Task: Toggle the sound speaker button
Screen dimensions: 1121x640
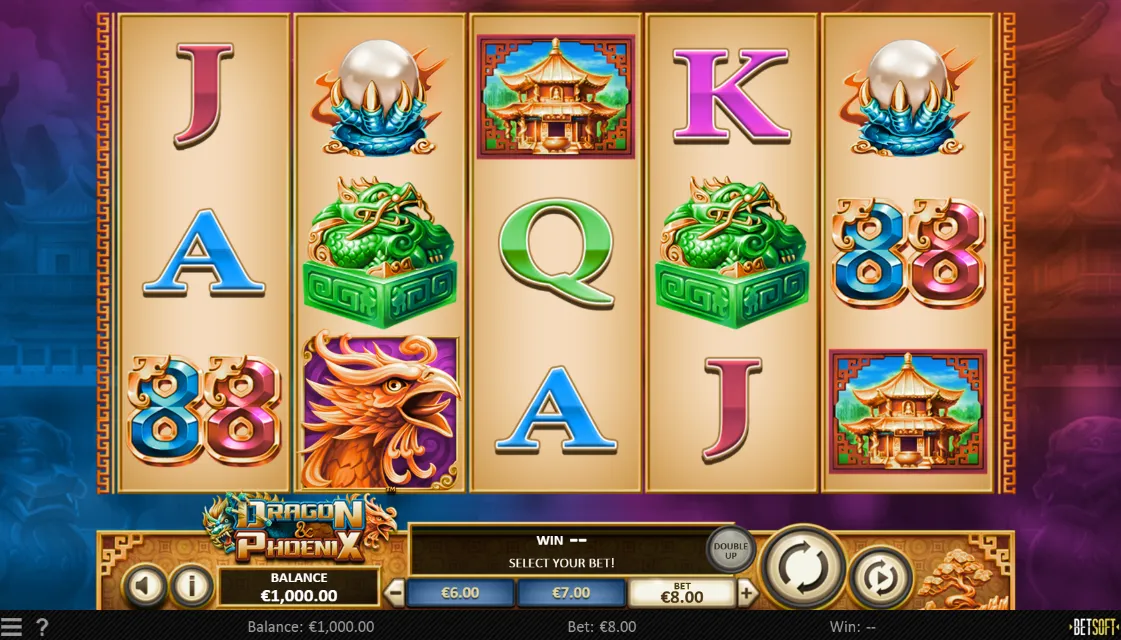Action: click(145, 587)
